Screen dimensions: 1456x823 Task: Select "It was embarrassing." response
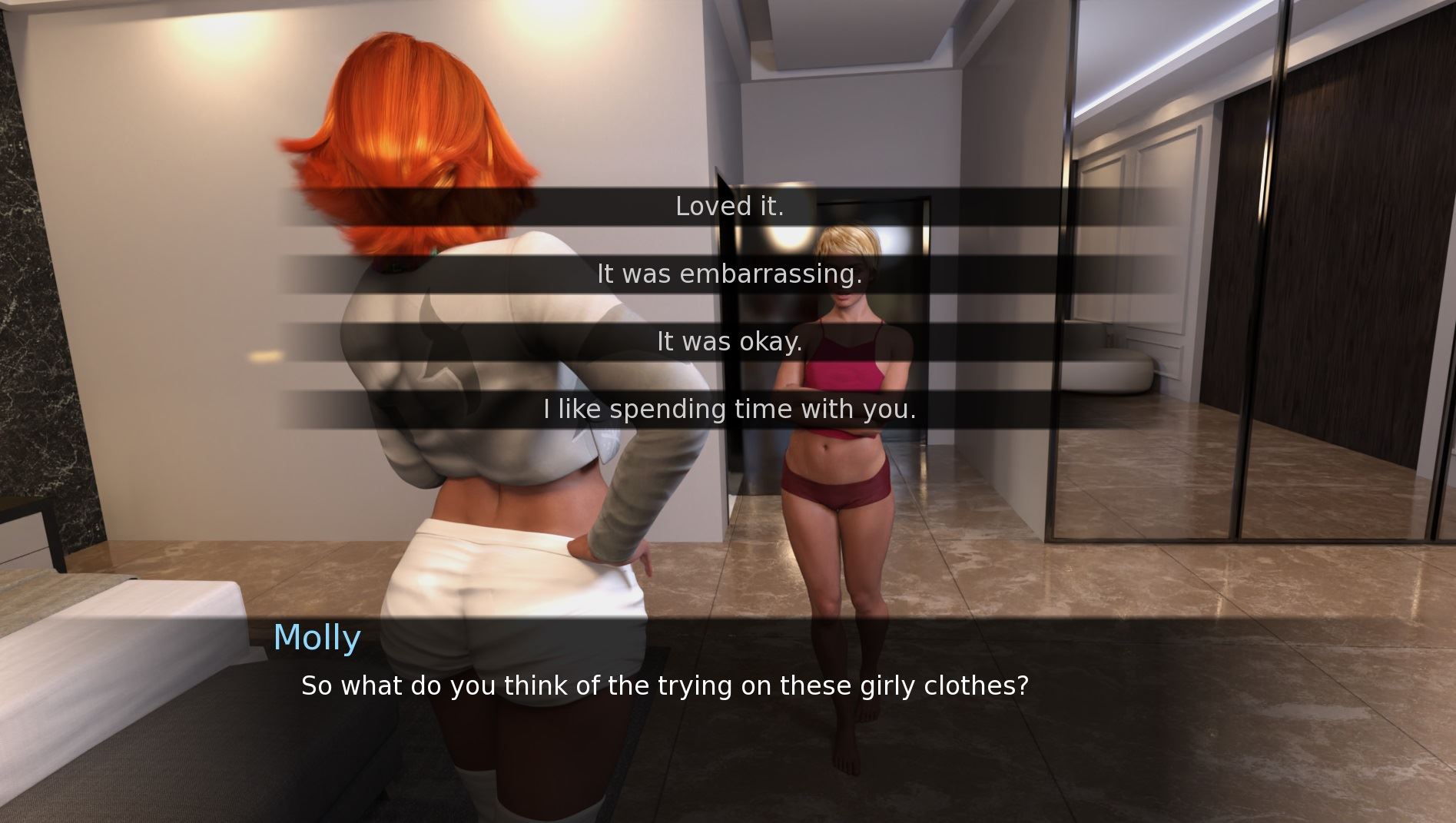[x=729, y=274]
